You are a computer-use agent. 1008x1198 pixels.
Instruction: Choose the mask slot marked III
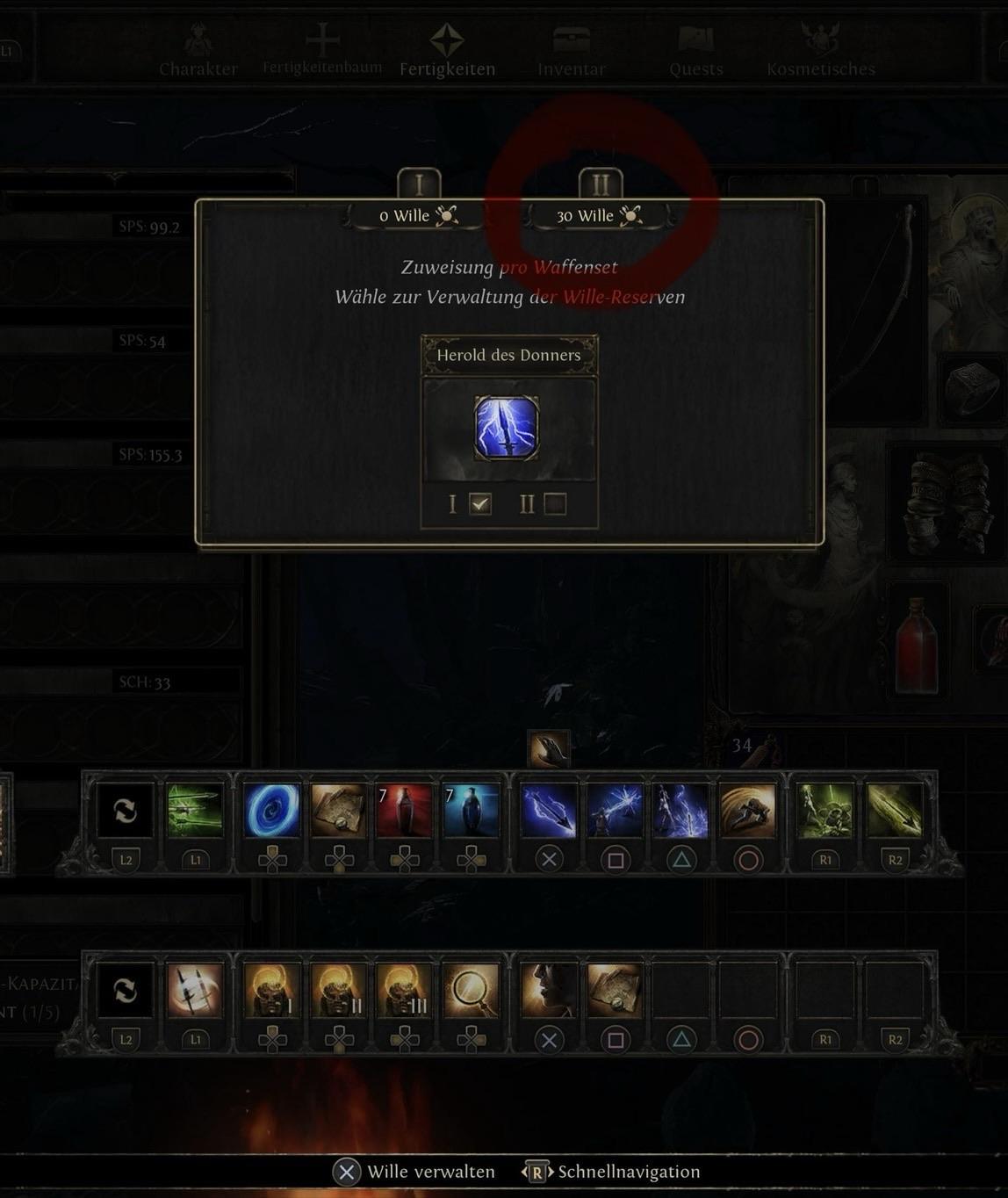(404, 991)
